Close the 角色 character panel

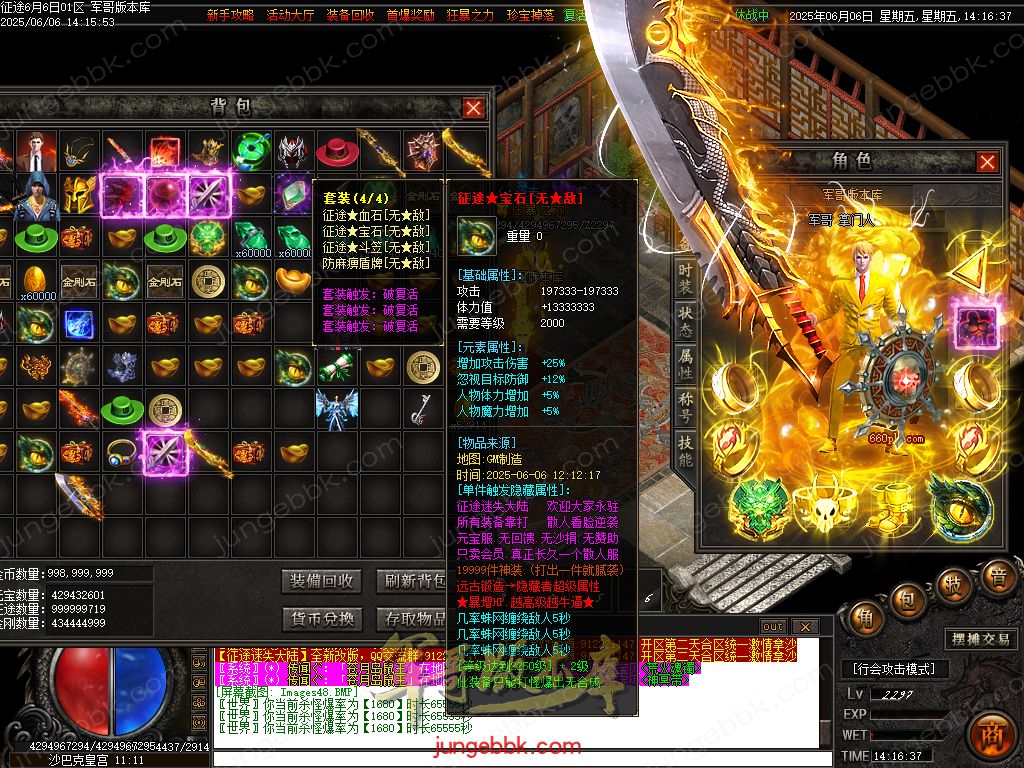pos(987,162)
